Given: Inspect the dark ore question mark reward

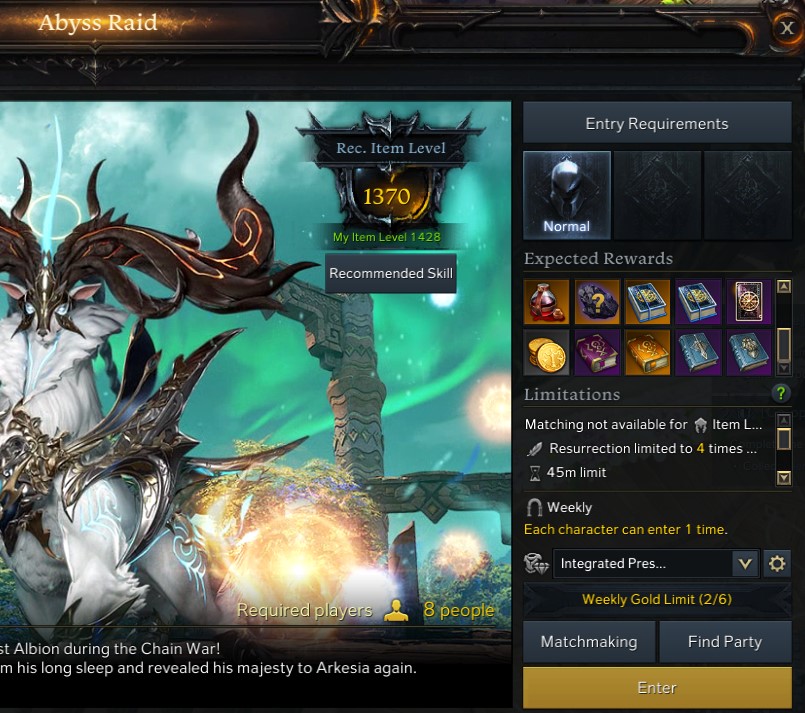Looking at the screenshot, I should [x=597, y=301].
